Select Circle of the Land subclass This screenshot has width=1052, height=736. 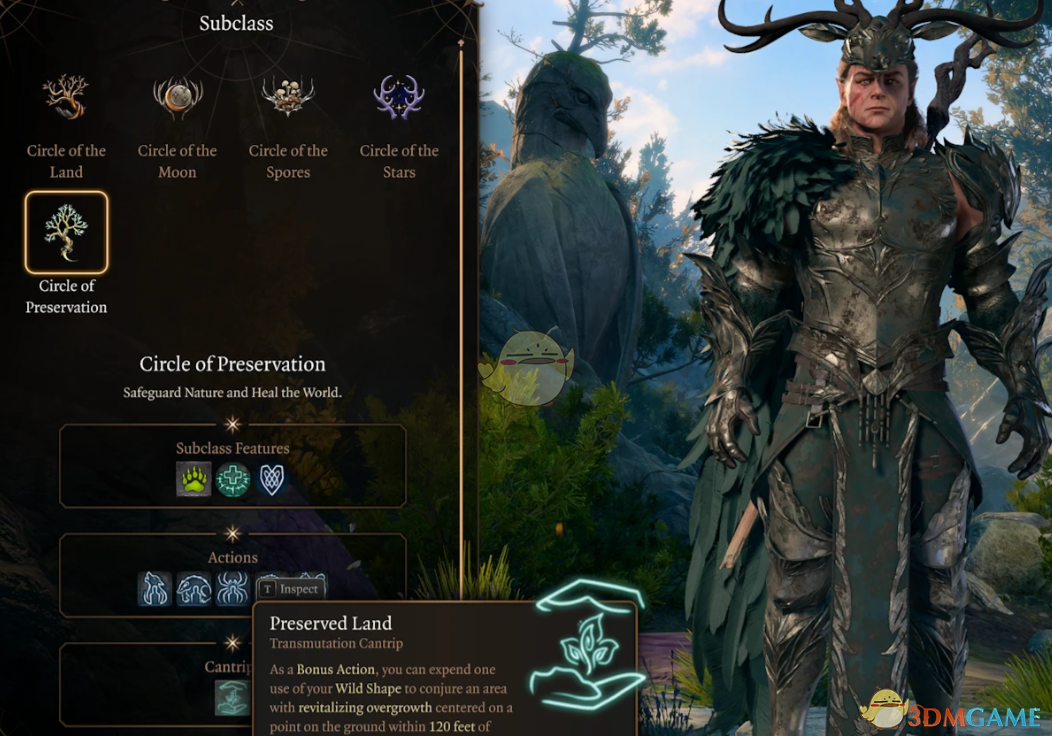(x=66, y=98)
